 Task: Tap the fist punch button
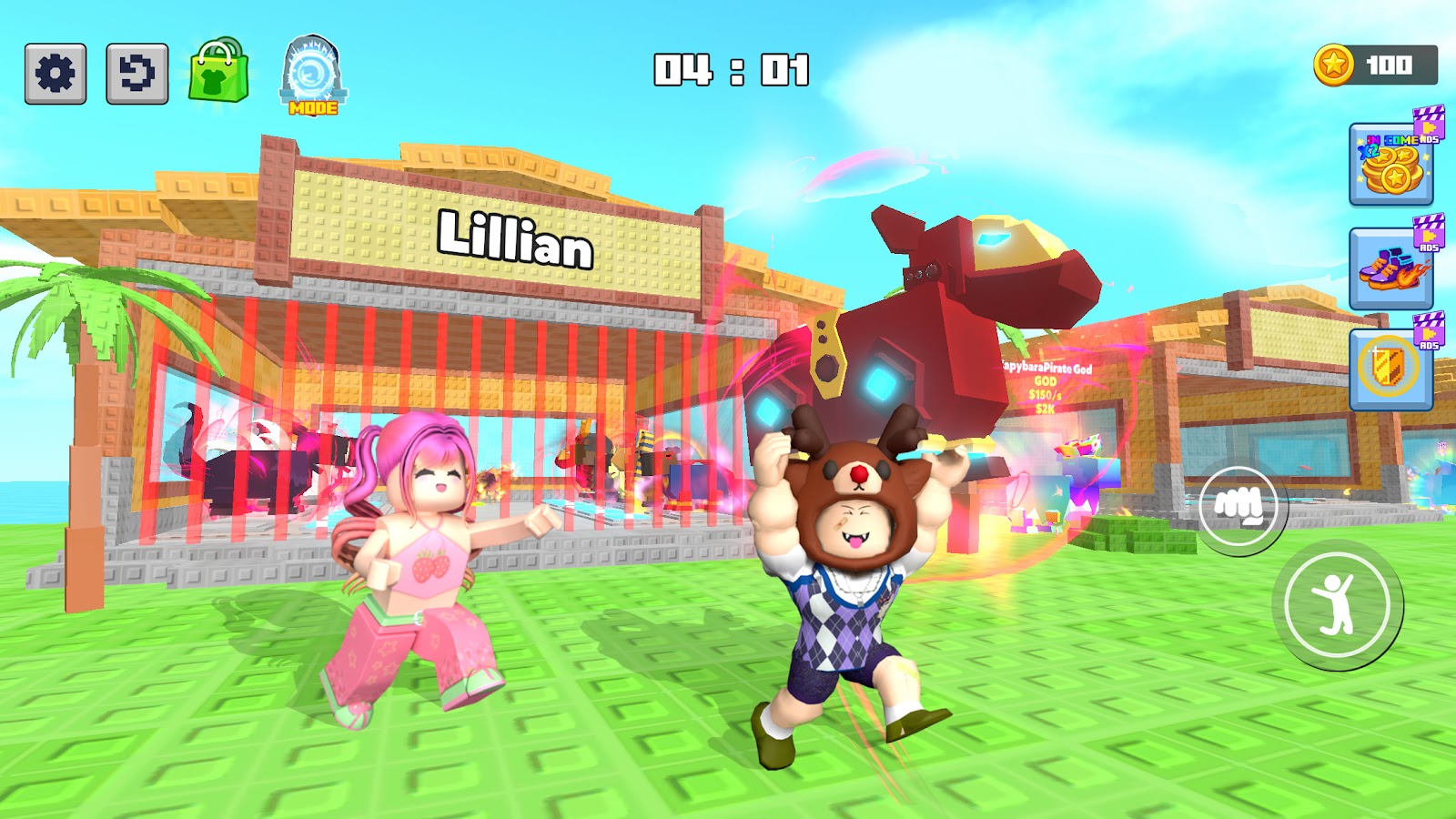(1237, 506)
